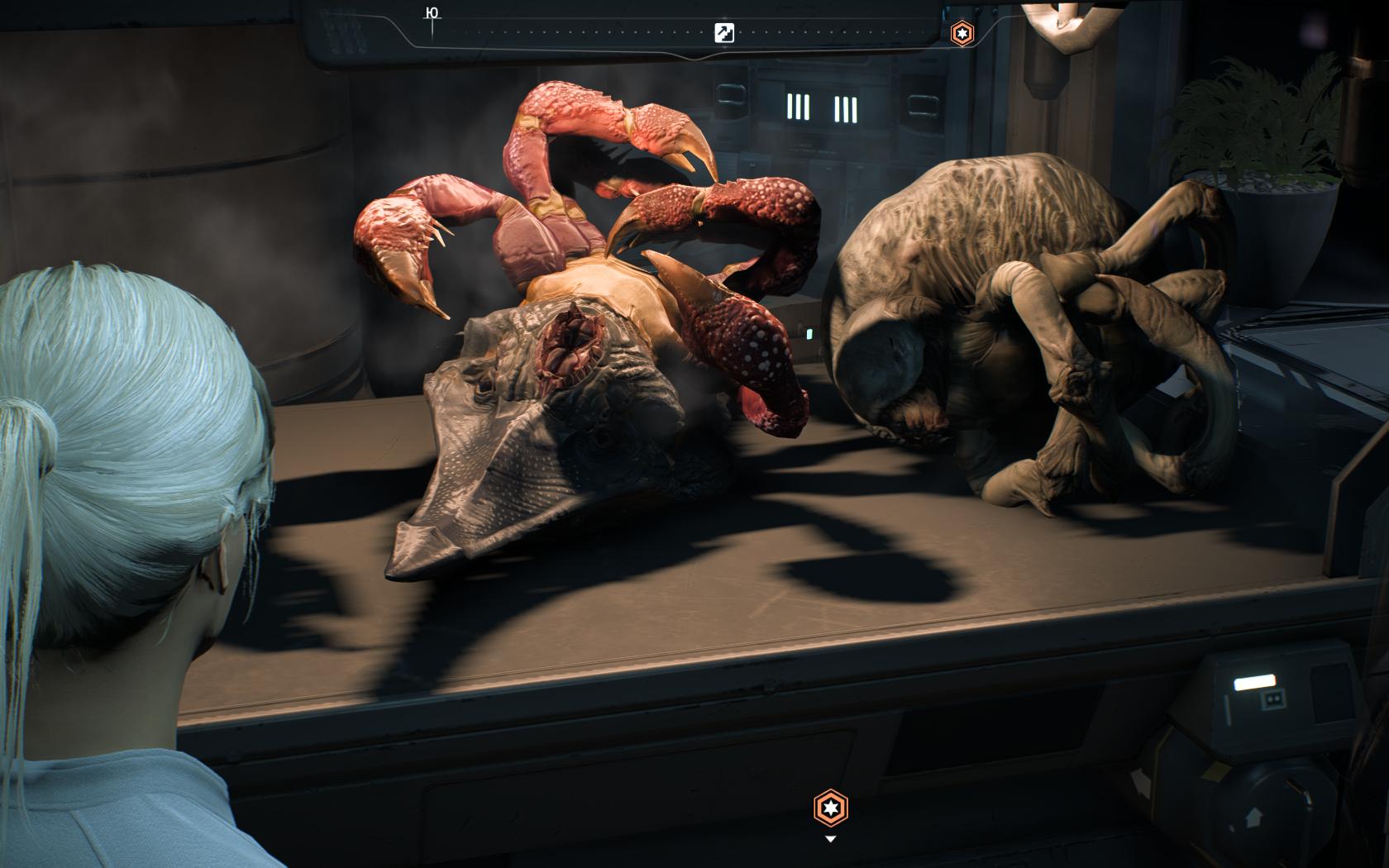Click the Ю south heading on compass
Screen dimensions: 1389x868
coord(431,12)
